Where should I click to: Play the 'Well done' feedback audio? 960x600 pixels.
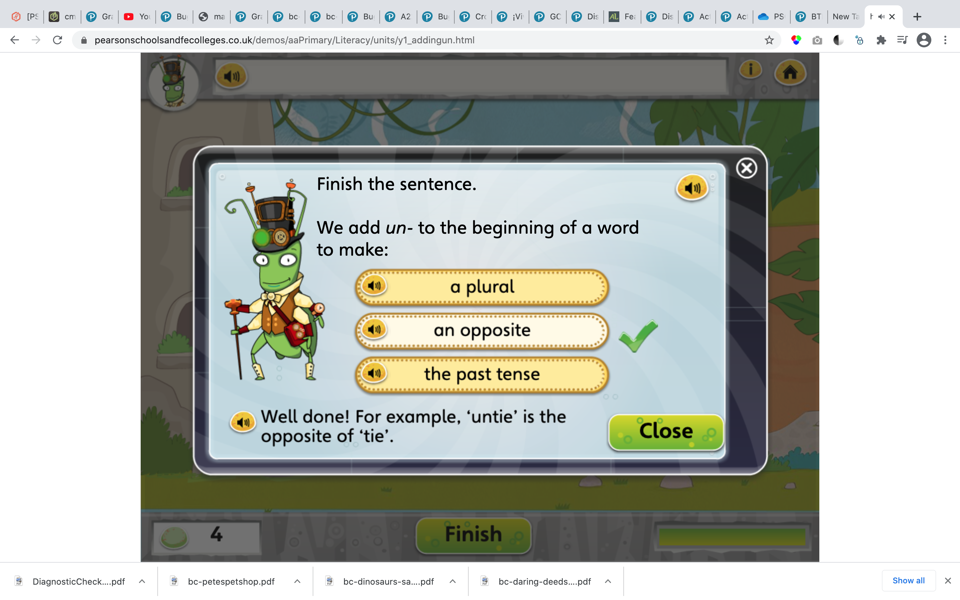242,422
